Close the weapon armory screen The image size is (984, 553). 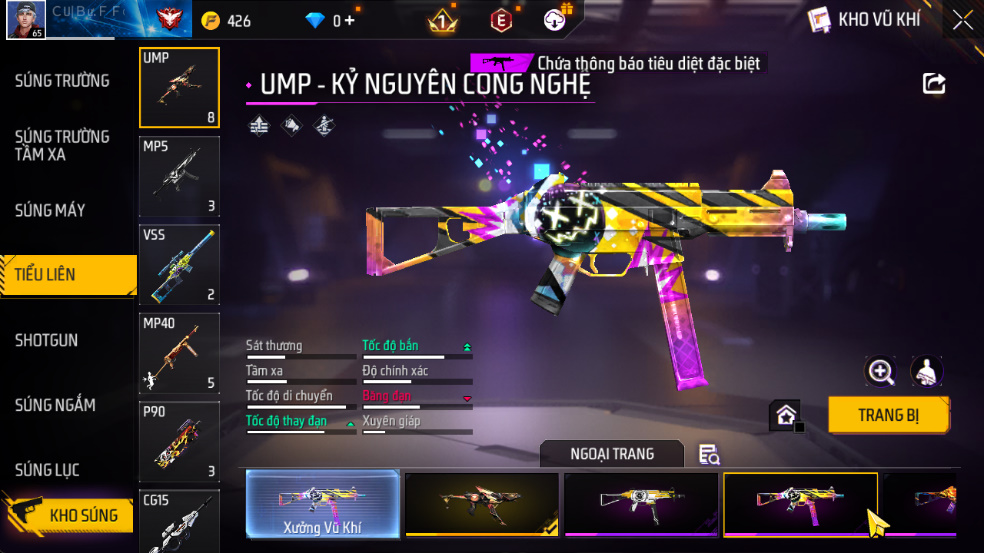tap(962, 20)
